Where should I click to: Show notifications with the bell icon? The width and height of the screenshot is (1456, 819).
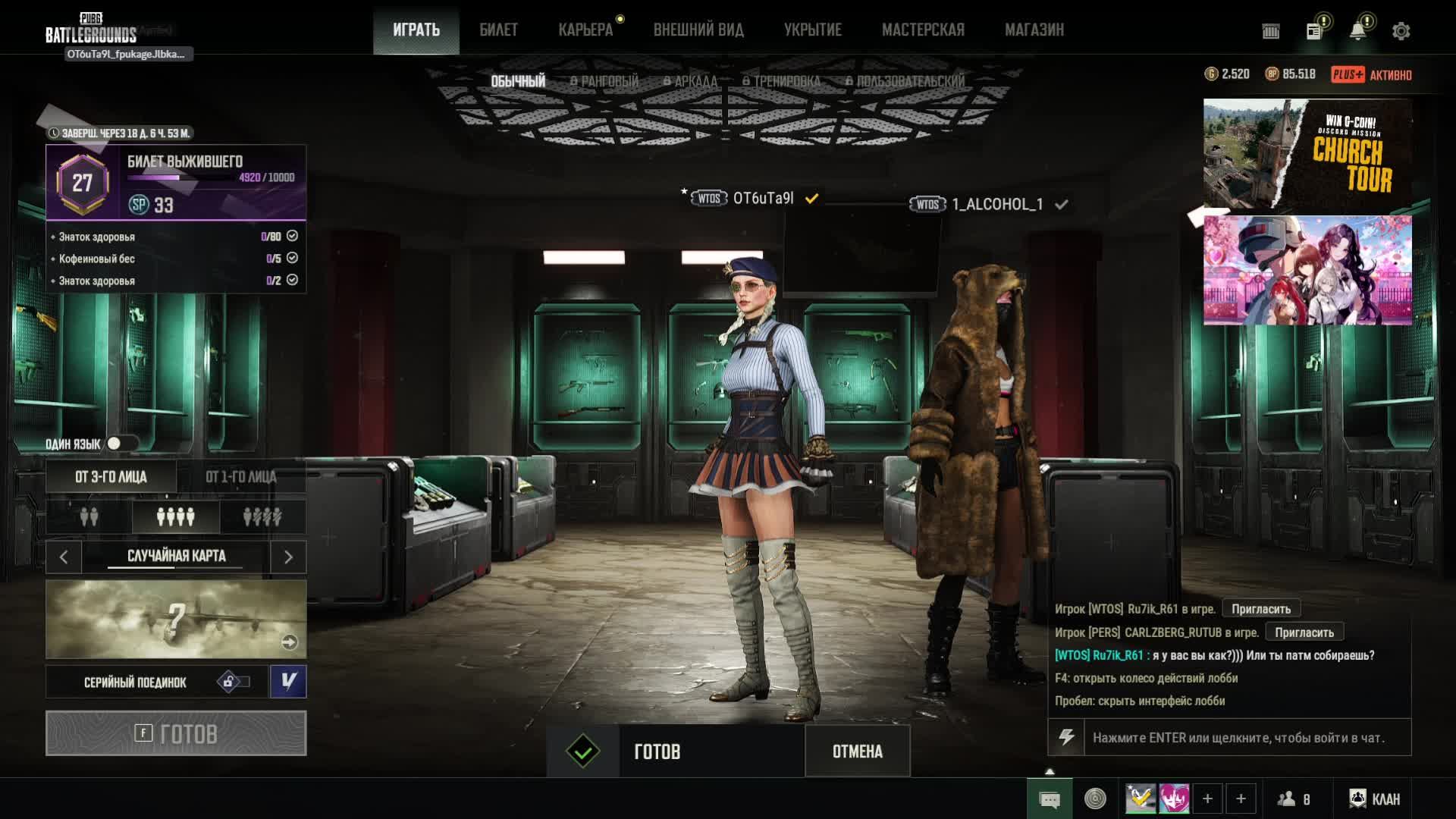[x=1357, y=31]
